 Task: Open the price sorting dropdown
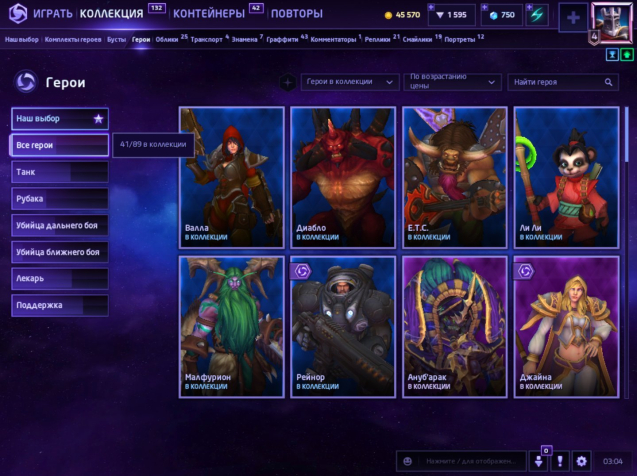tap(452, 81)
